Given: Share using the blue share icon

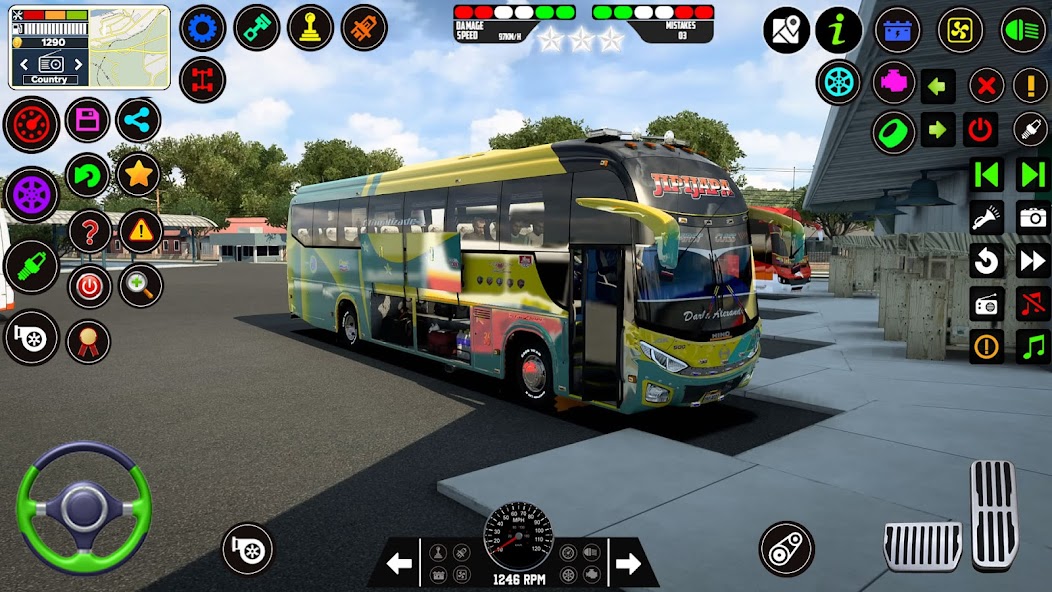Looking at the screenshot, I should click(x=138, y=121).
